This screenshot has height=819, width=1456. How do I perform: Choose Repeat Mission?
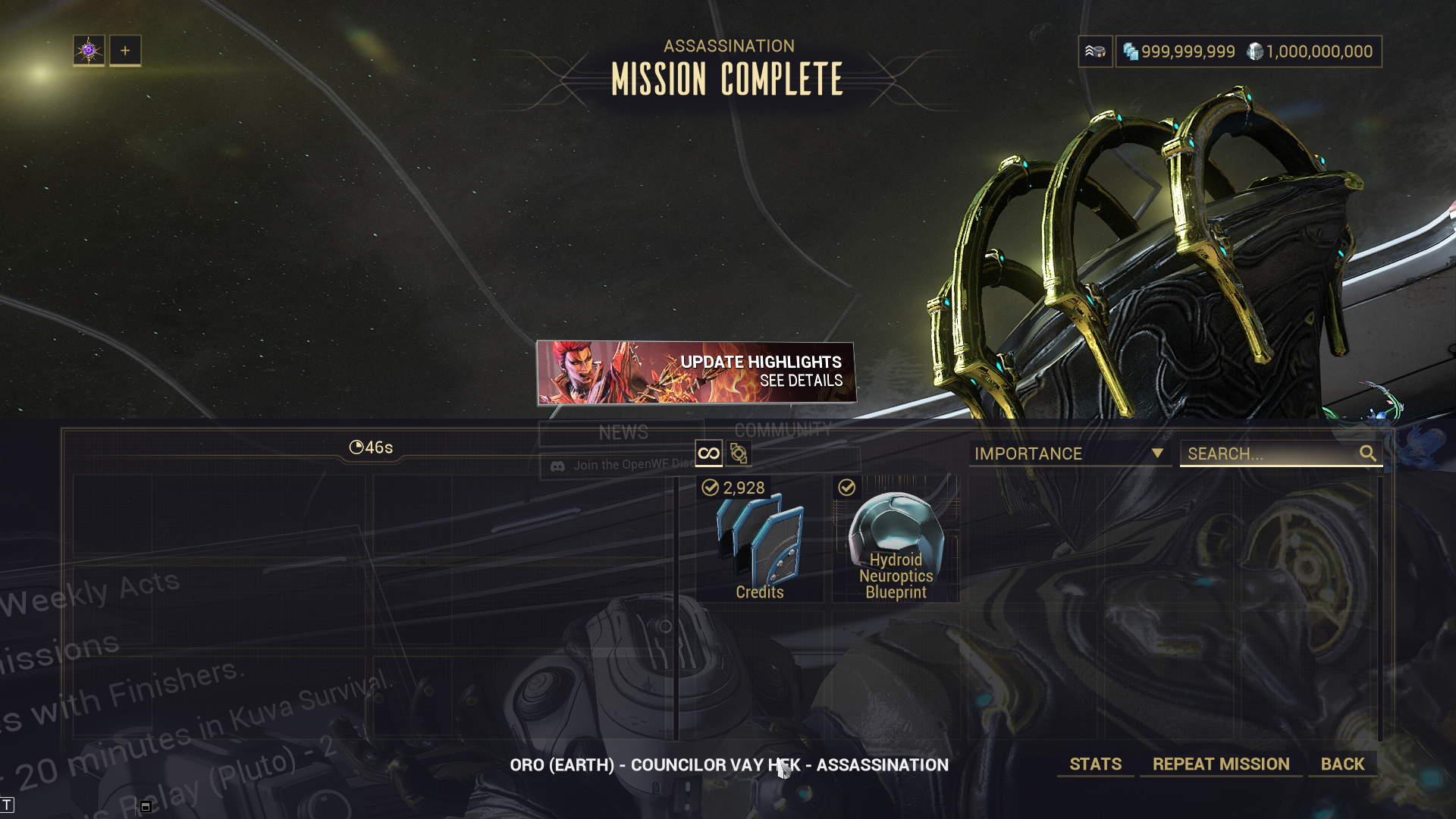click(x=1221, y=764)
